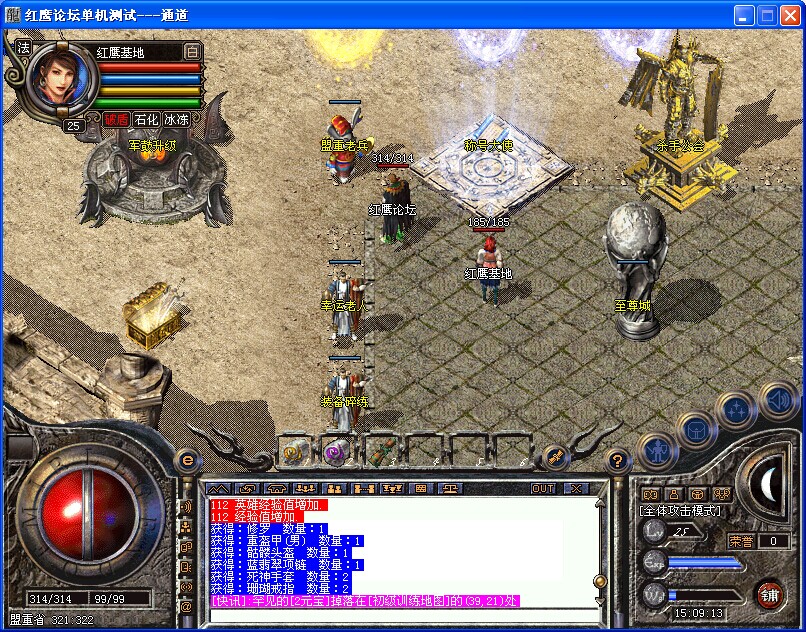Viewport: 806px width, 632px height.
Task: Select the 冰冻 skill tag
Action: (176, 119)
